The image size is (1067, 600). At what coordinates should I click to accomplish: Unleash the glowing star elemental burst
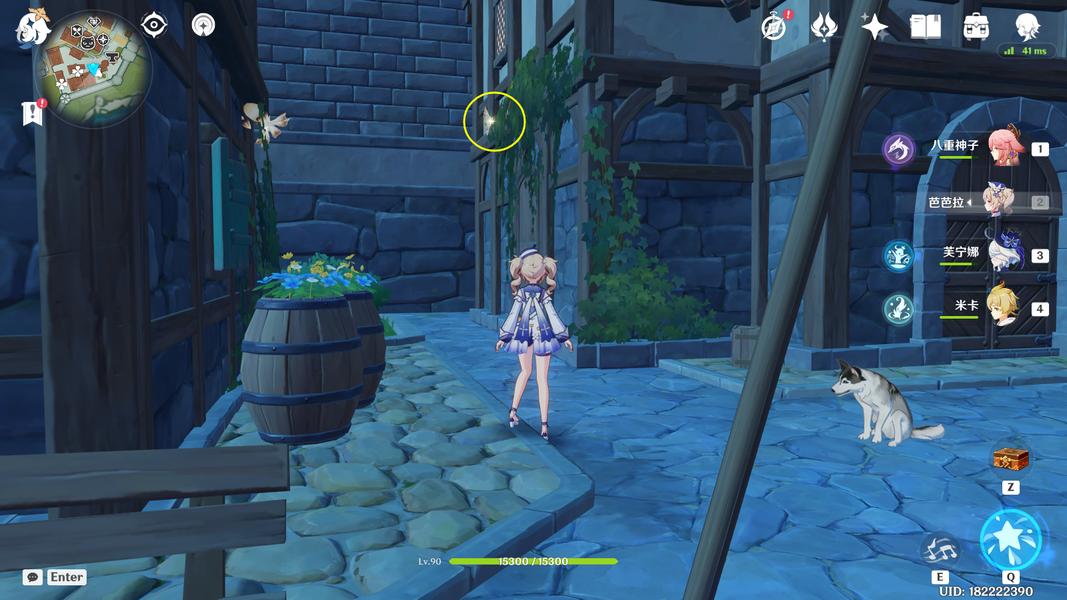(1010, 540)
